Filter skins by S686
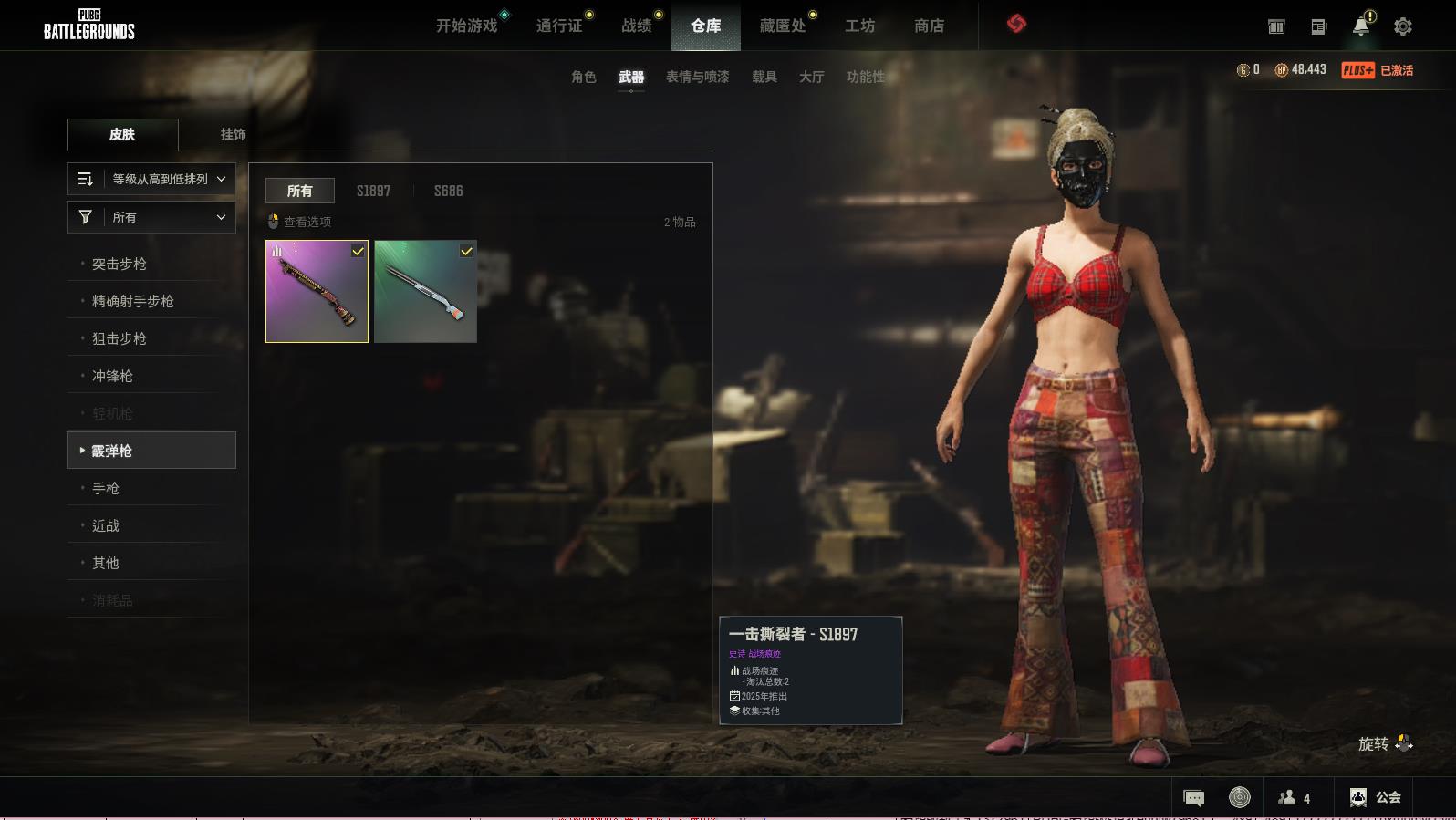This screenshot has width=1456, height=820. 448,191
